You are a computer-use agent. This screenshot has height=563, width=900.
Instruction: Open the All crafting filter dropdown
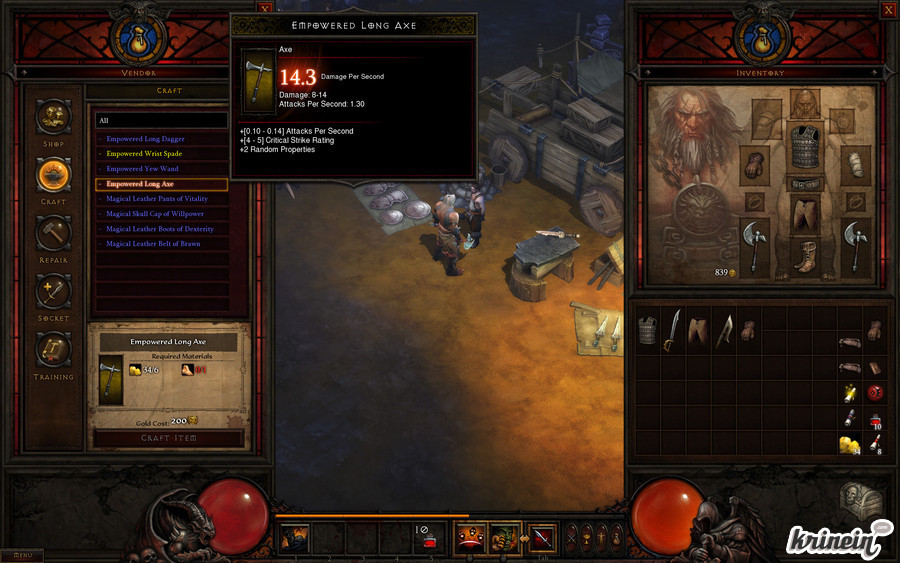[160, 120]
